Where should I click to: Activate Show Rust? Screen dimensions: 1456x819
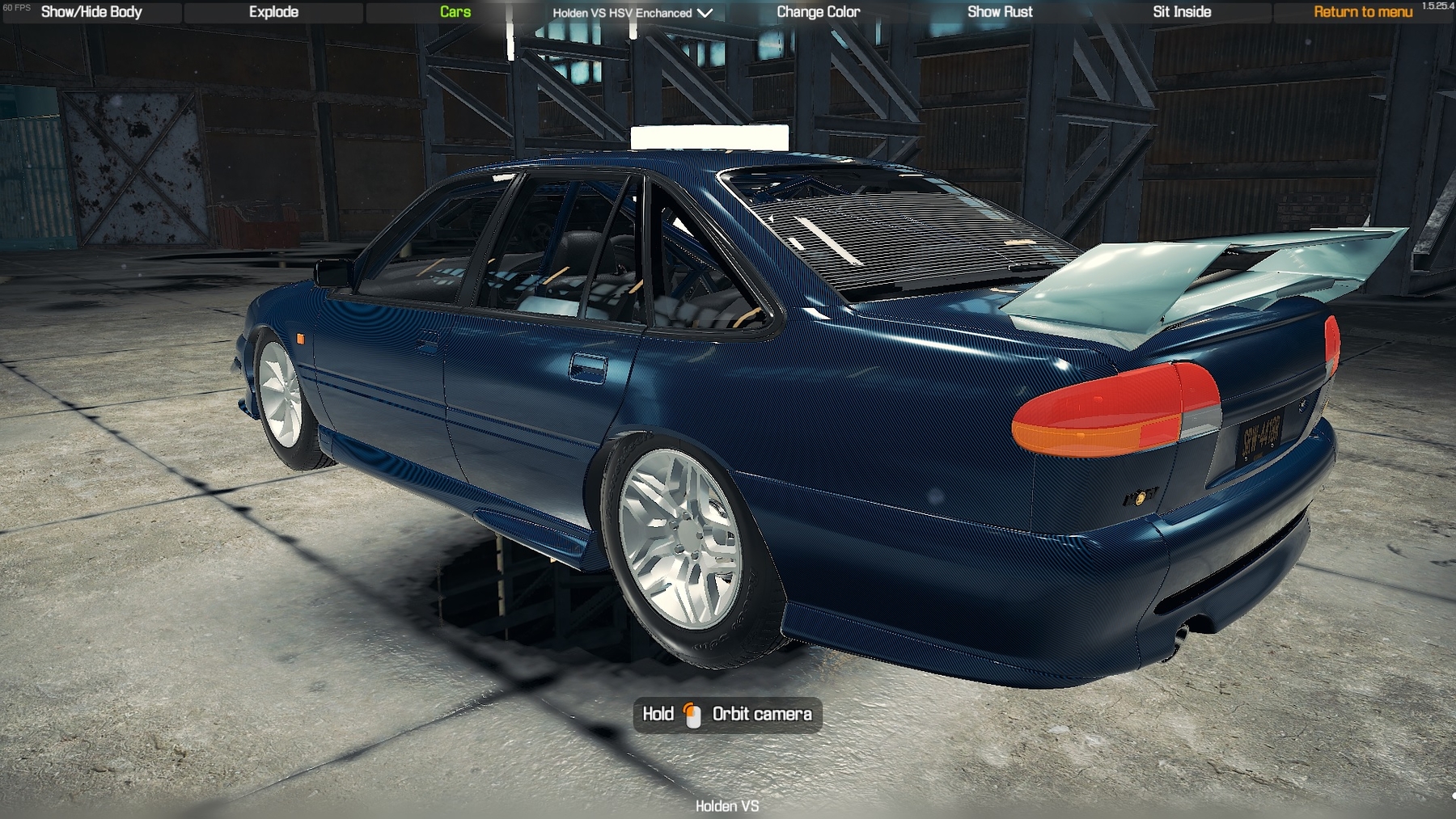coord(1000,12)
